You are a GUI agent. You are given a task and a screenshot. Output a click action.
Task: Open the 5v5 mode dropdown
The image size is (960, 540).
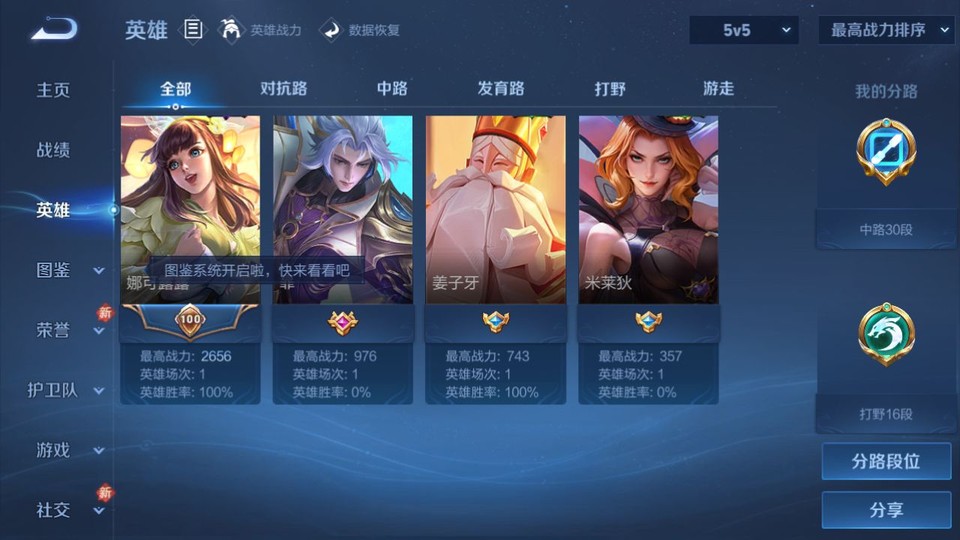[743, 30]
